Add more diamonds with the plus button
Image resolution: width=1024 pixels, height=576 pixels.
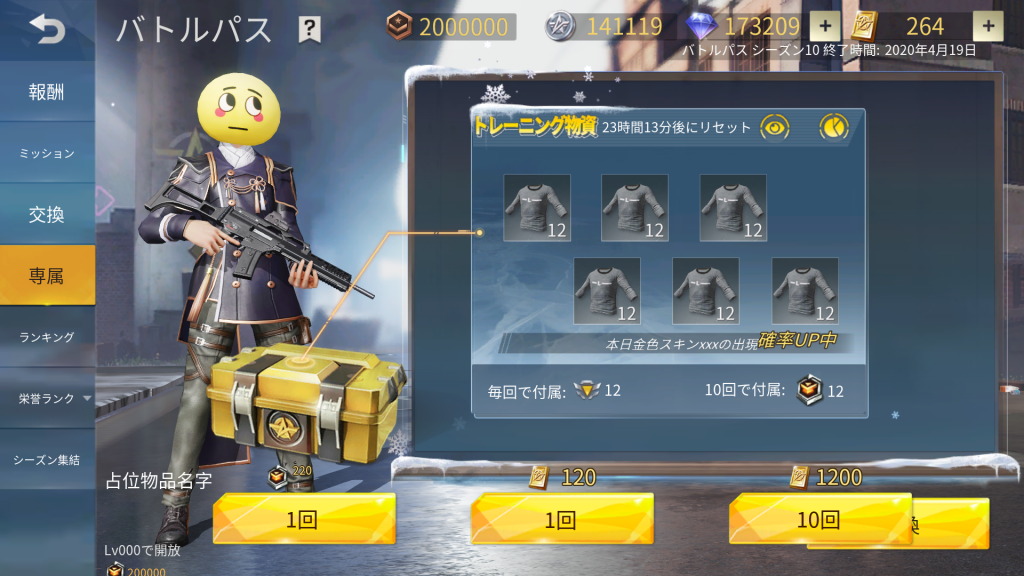[x=824, y=27]
